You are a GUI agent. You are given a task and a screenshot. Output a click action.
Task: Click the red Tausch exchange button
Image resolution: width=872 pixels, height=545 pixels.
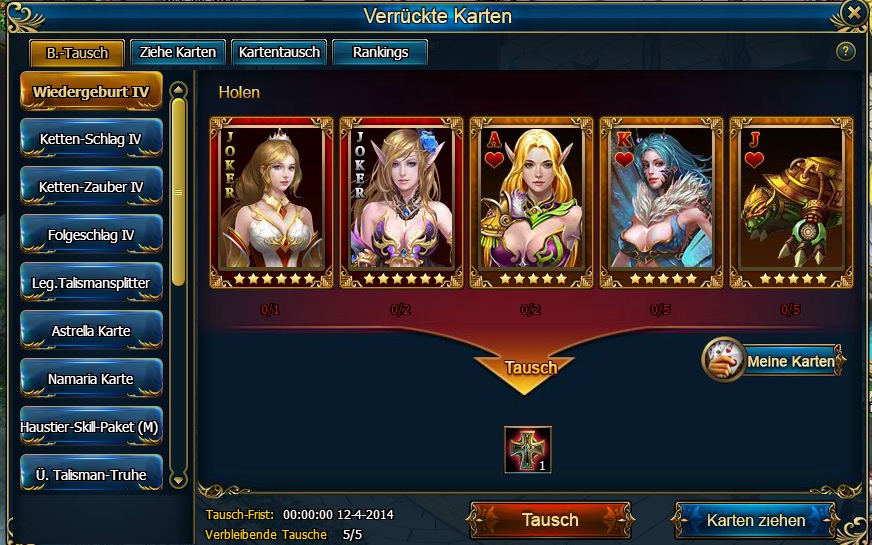pyautogui.click(x=549, y=520)
